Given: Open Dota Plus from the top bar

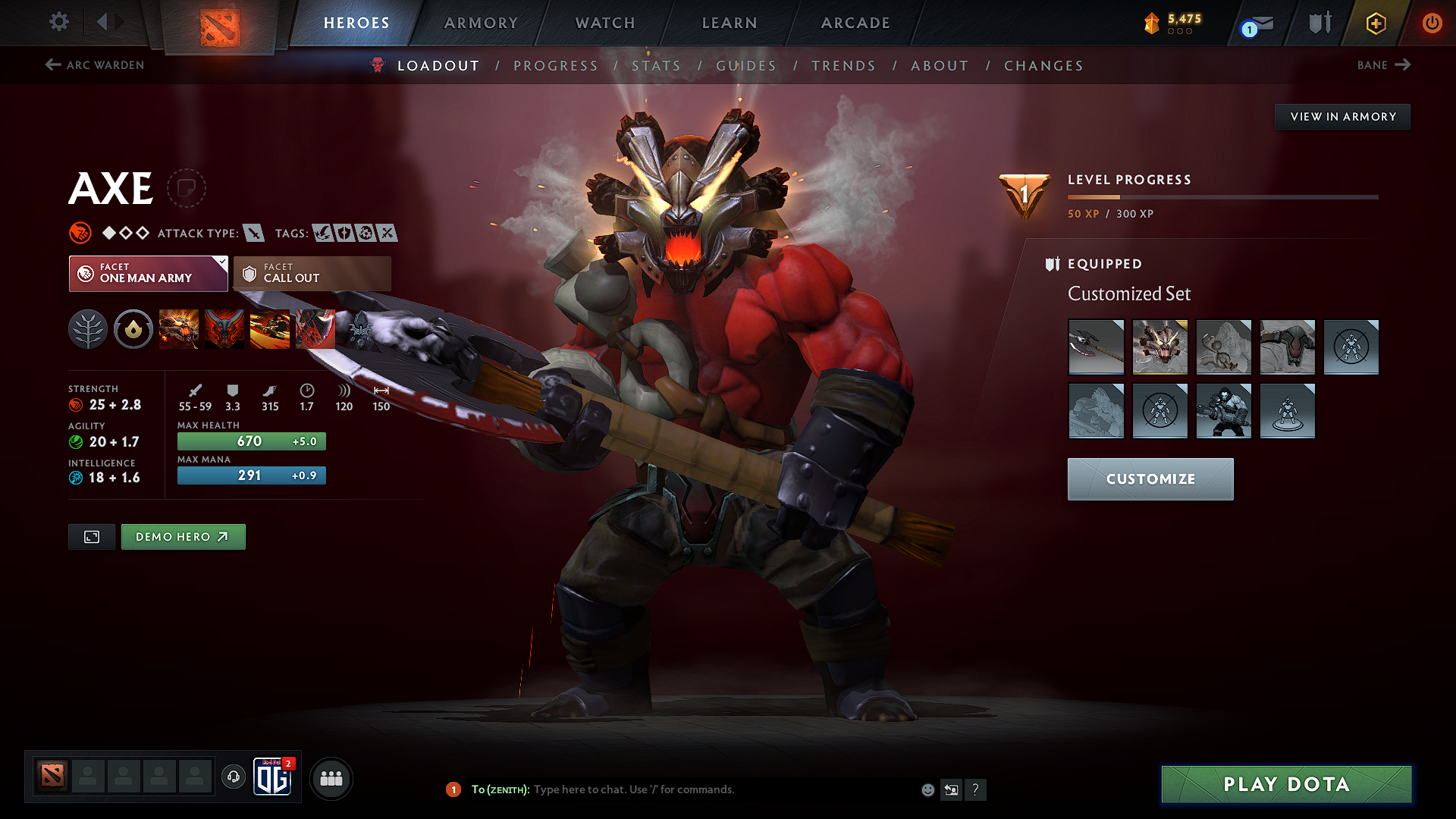Looking at the screenshot, I should point(1375,23).
